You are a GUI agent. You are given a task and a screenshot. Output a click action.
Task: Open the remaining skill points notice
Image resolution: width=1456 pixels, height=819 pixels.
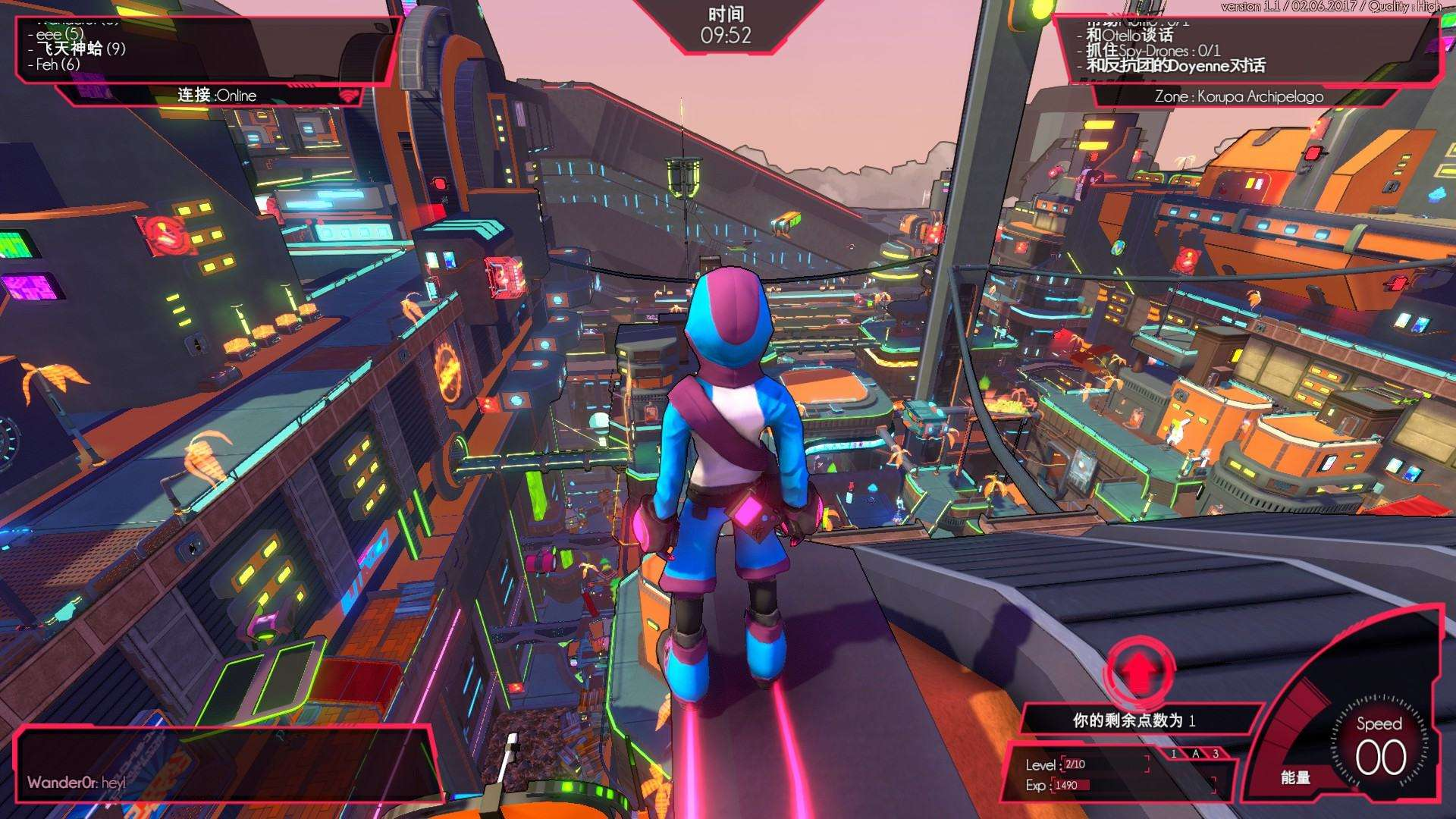(1134, 720)
